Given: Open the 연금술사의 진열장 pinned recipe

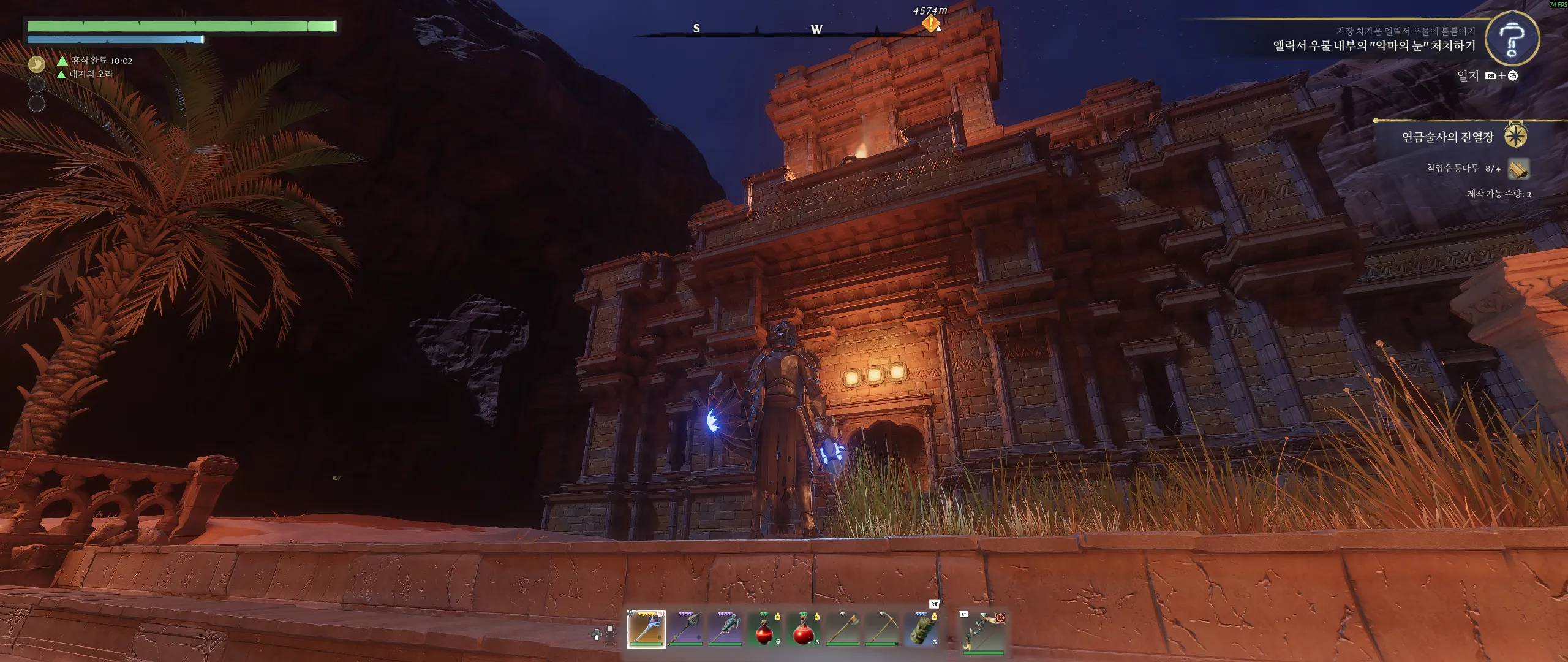Looking at the screenshot, I should (x=1448, y=137).
